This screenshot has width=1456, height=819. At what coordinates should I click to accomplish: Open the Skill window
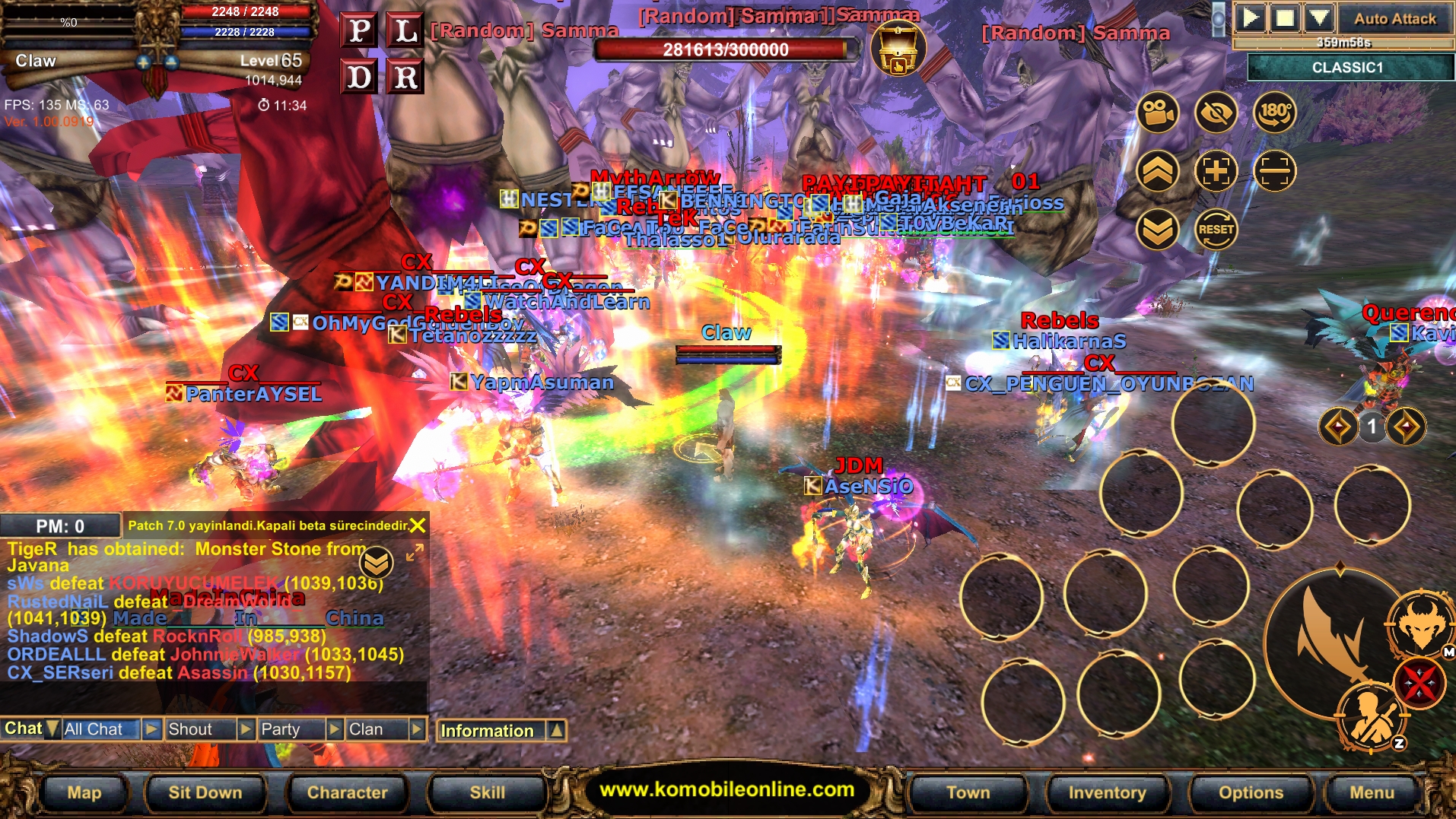click(x=487, y=792)
